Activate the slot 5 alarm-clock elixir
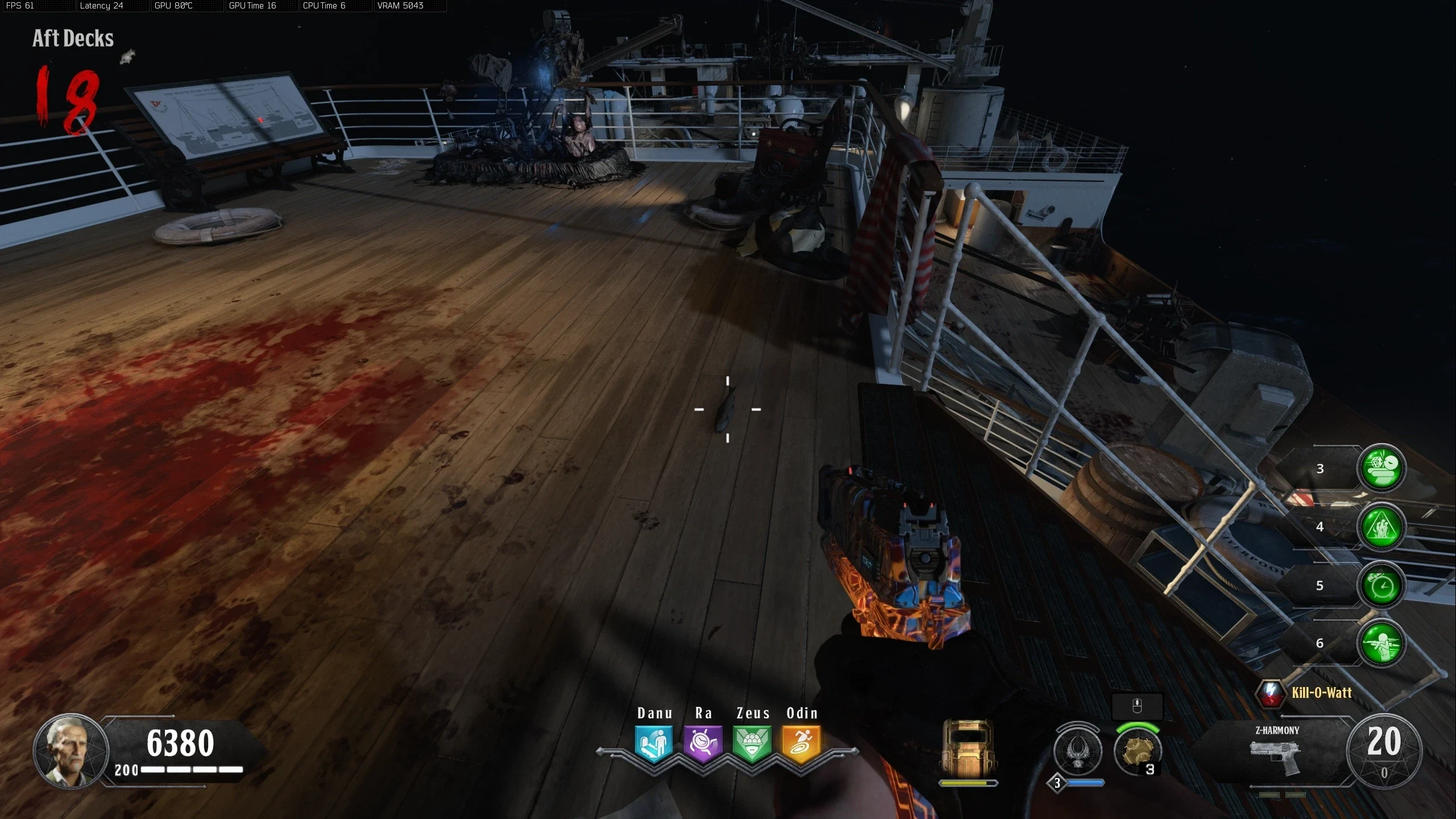This screenshot has height=819, width=1456. 1381,585
